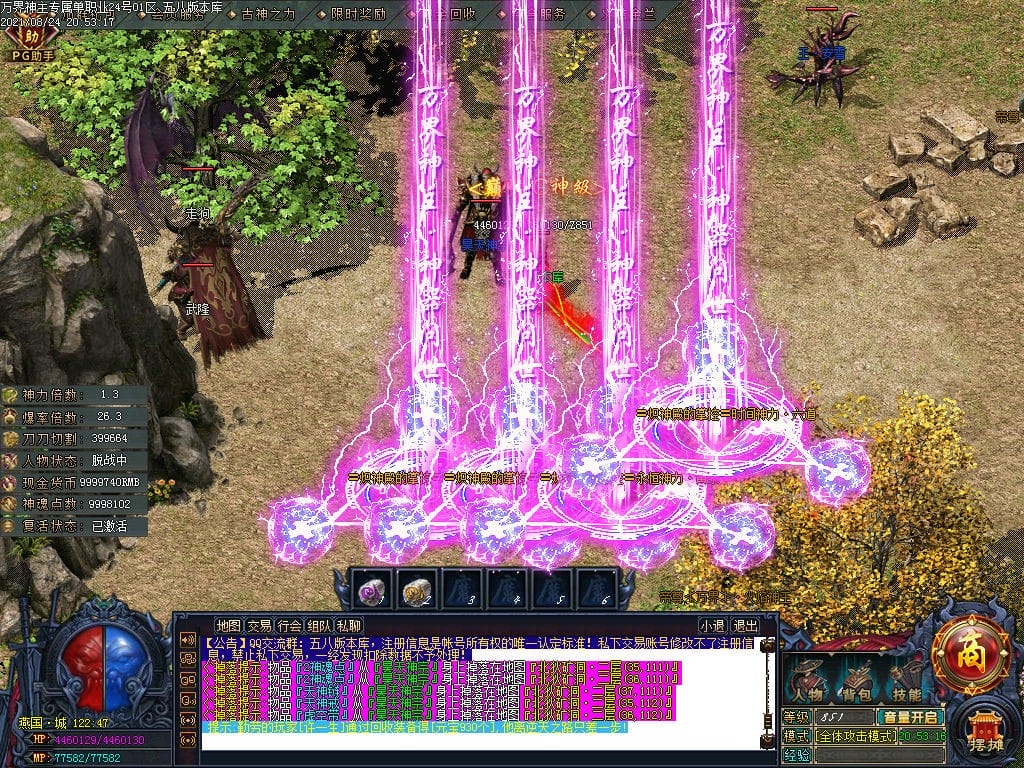Switch to the 交易 chat tab

259,626
